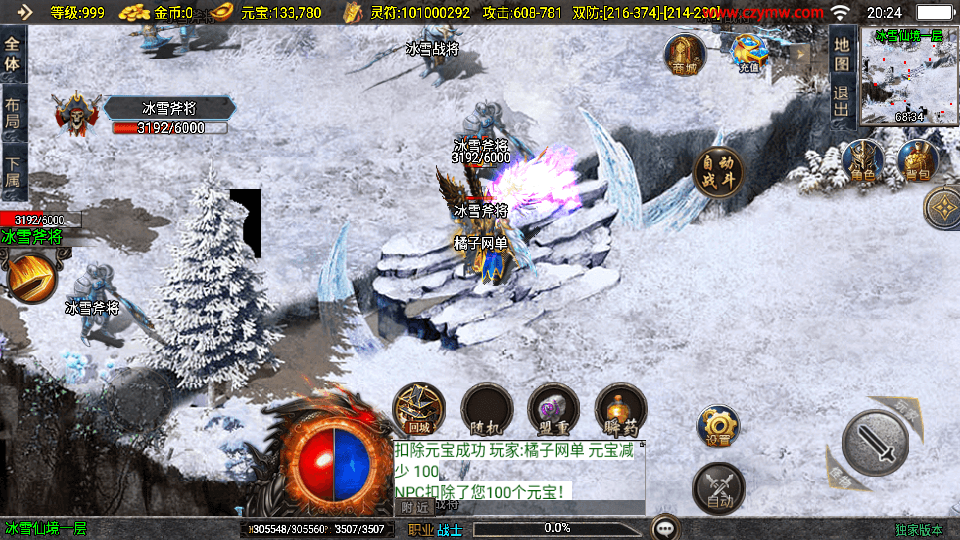This screenshot has width=960, height=540.
Task: Use the 回城 return-to-town scroll
Action: click(419, 409)
